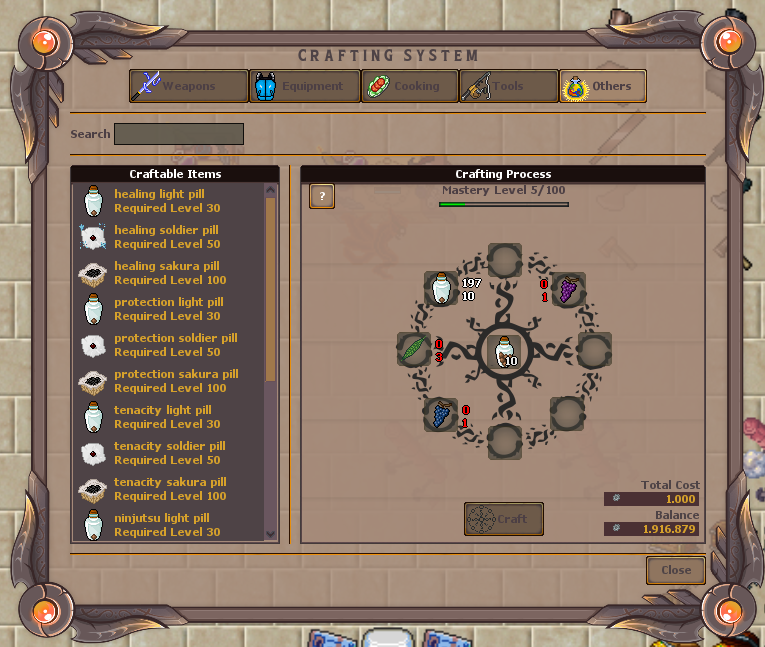This screenshot has height=647, width=765.
Task: Select the tenacity sakura pill recipe
Action: [x=167, y=489]
